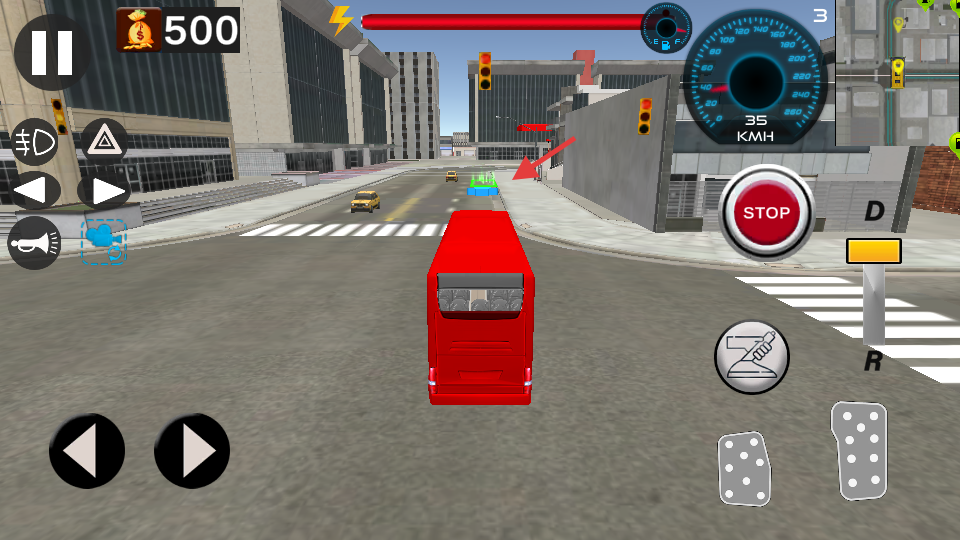Image resolution: width=960 pixels, height=540 pixels.
Task: Engage the handbrake button
Action: (752, 357)
